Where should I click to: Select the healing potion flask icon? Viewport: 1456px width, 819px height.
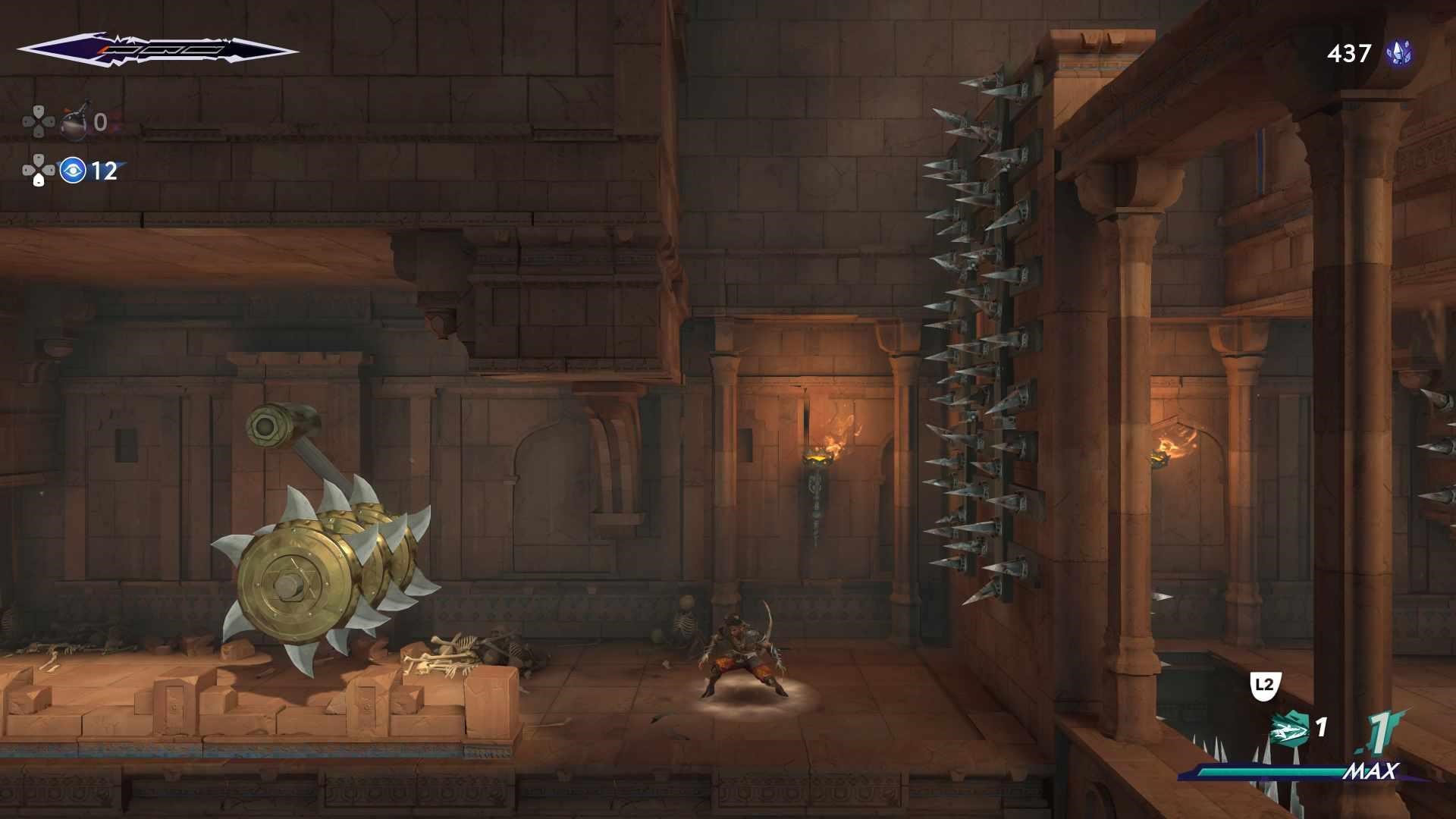(x=74, y=122)
